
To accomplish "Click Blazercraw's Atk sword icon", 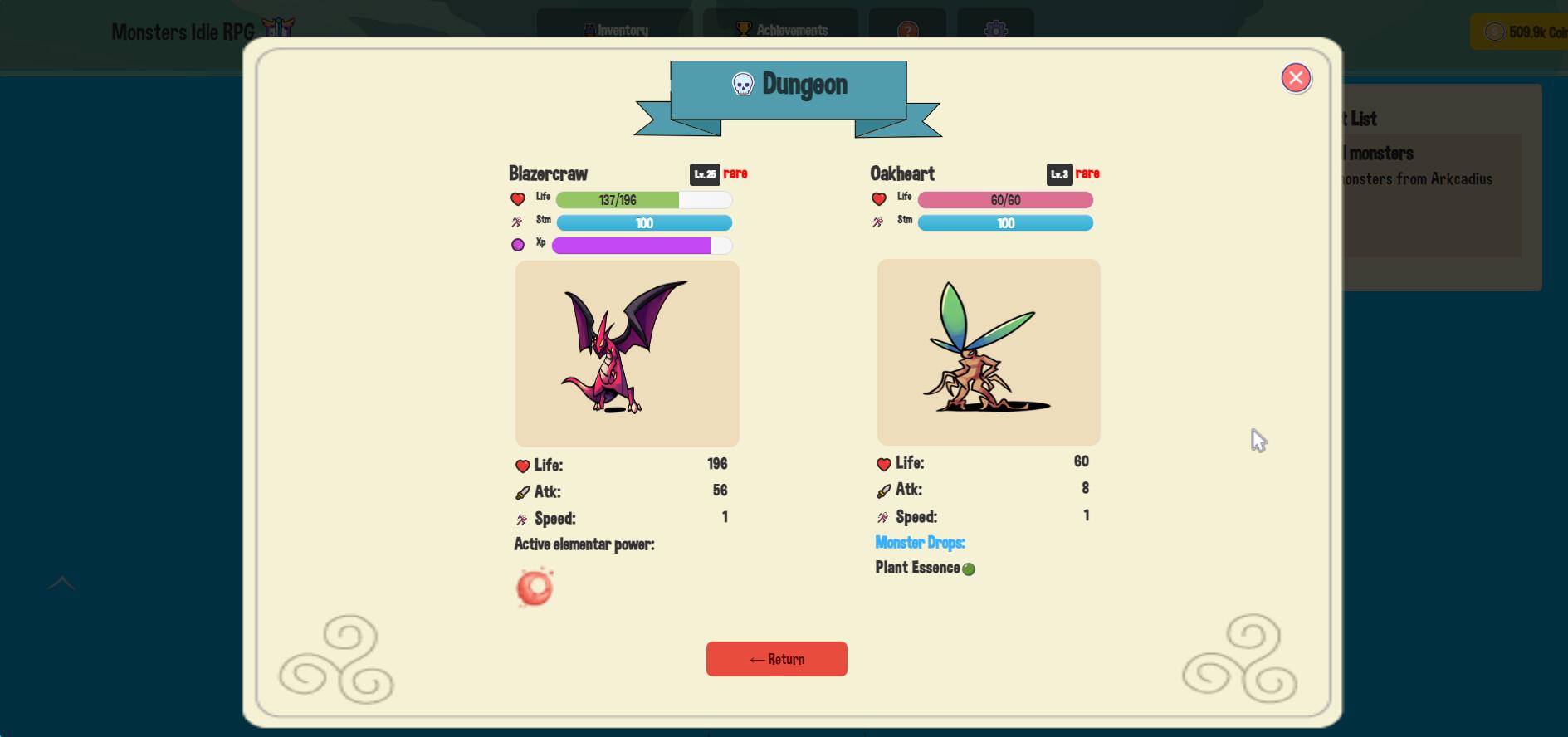I will pos(521,491).
